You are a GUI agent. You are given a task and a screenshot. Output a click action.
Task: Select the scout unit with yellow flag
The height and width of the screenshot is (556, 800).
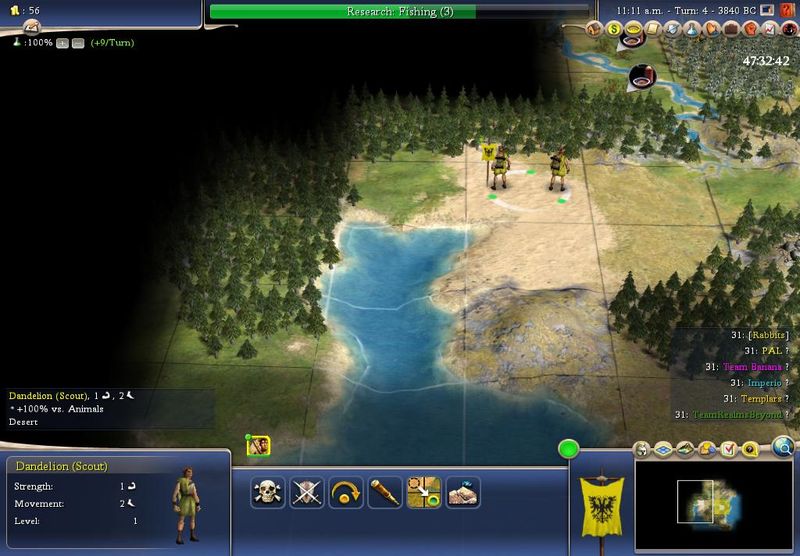click(x=497, y=165)
